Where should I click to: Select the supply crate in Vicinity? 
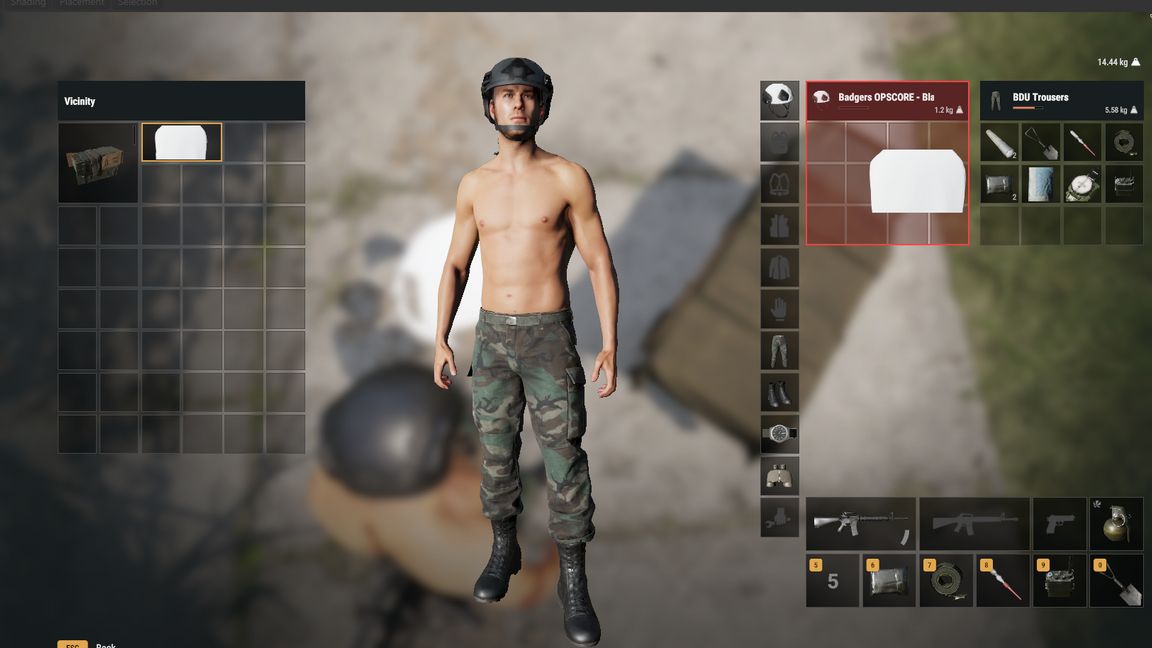pyautogui.click(x=98, y=162)
